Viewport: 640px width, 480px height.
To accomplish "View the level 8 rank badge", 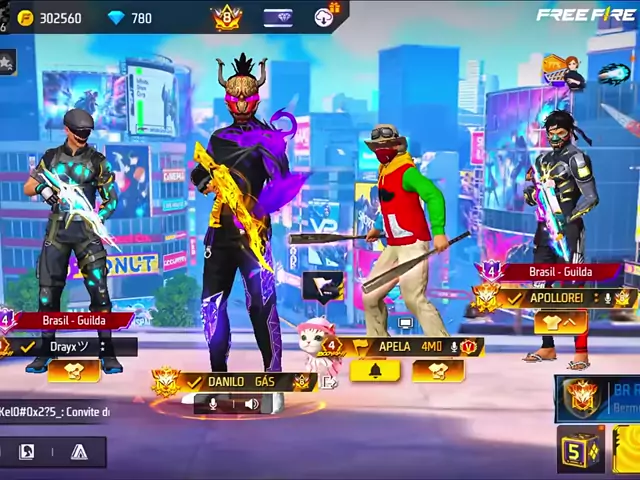I will pos(227,17).
